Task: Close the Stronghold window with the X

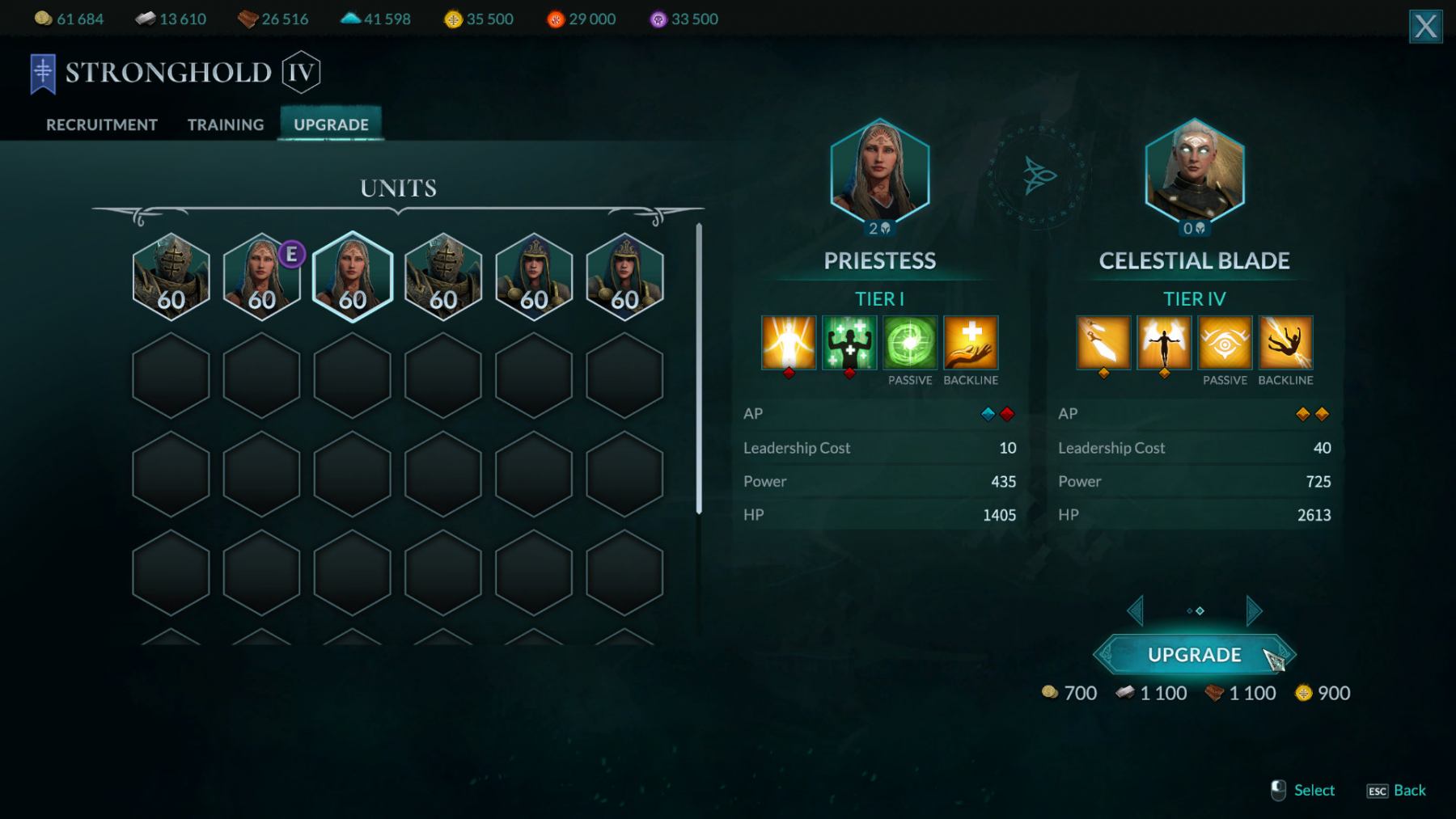Action: pyautogui.click(x=1425, y=27)
